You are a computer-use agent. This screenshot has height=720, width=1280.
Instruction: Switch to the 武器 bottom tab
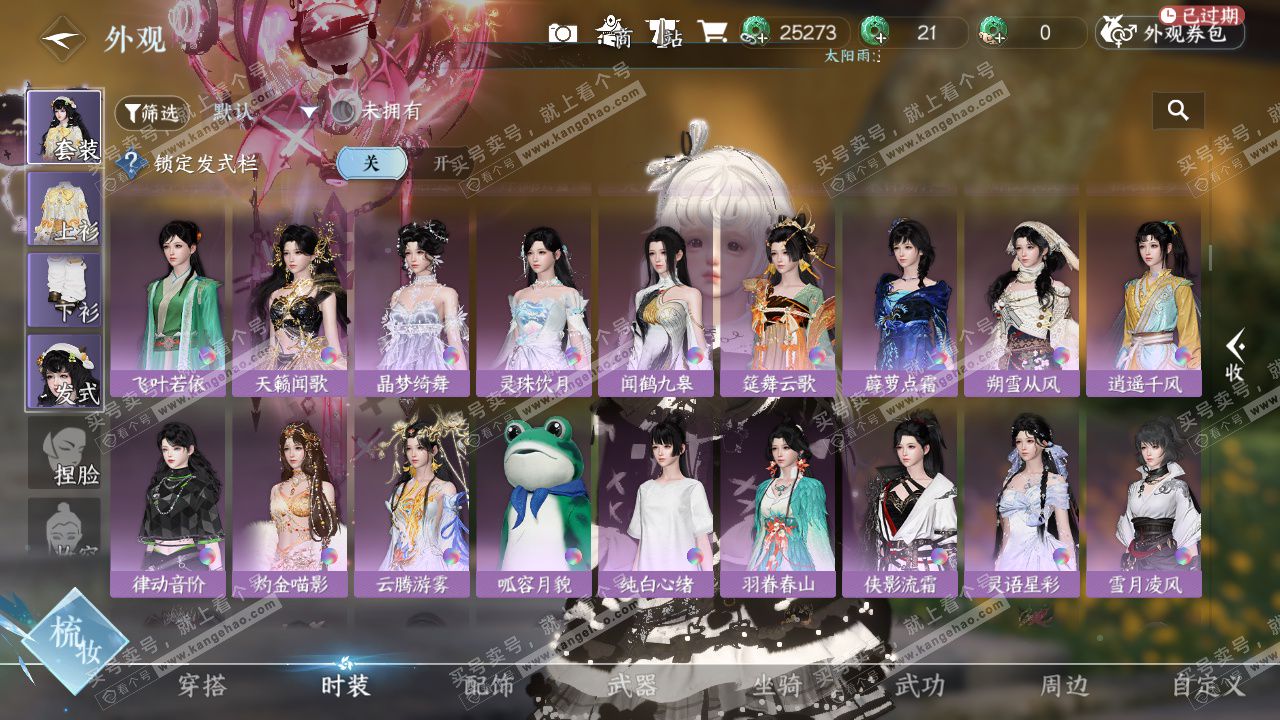tap(633, 686)
